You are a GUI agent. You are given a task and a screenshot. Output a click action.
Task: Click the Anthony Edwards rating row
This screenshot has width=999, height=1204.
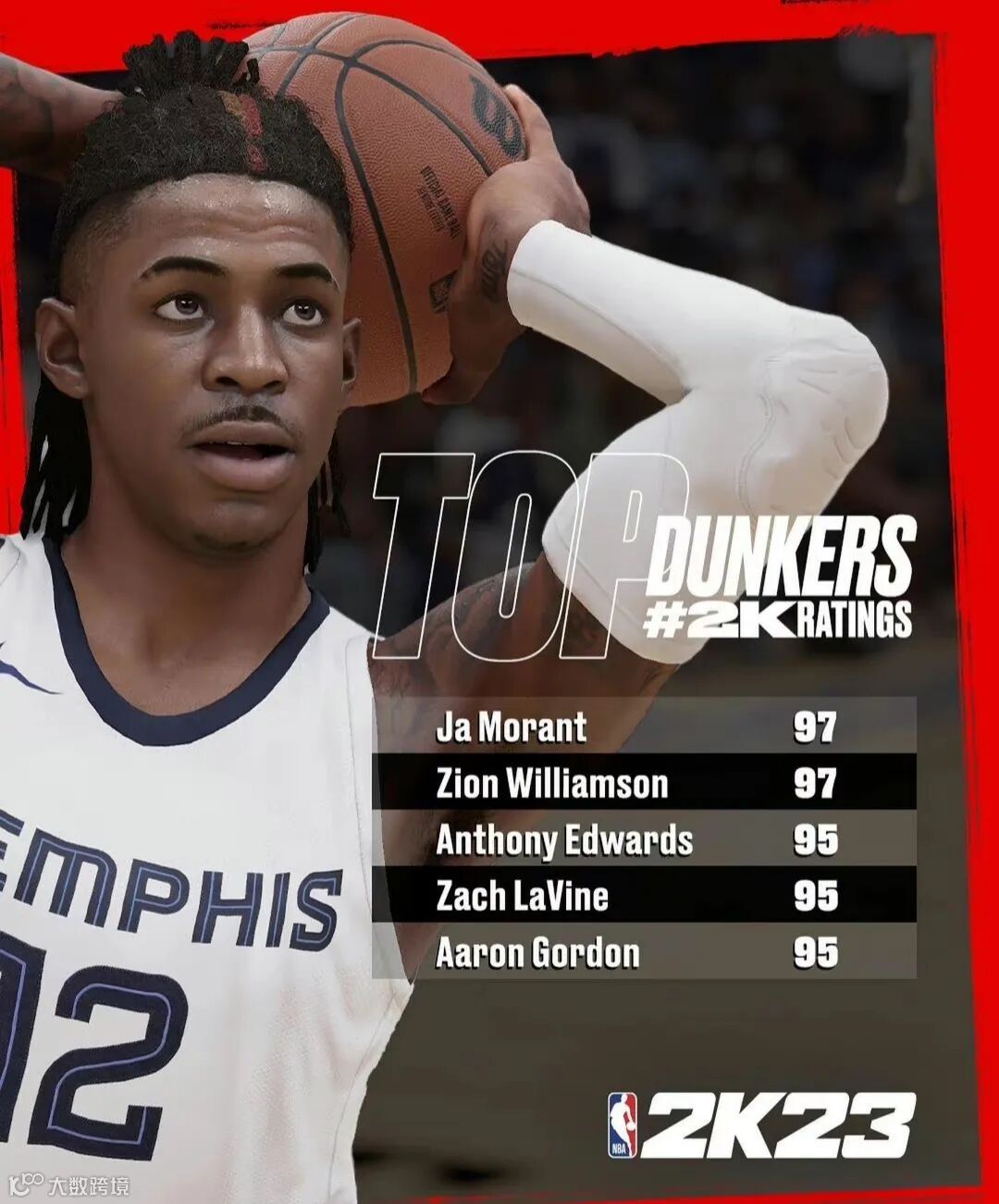(644, 839)
